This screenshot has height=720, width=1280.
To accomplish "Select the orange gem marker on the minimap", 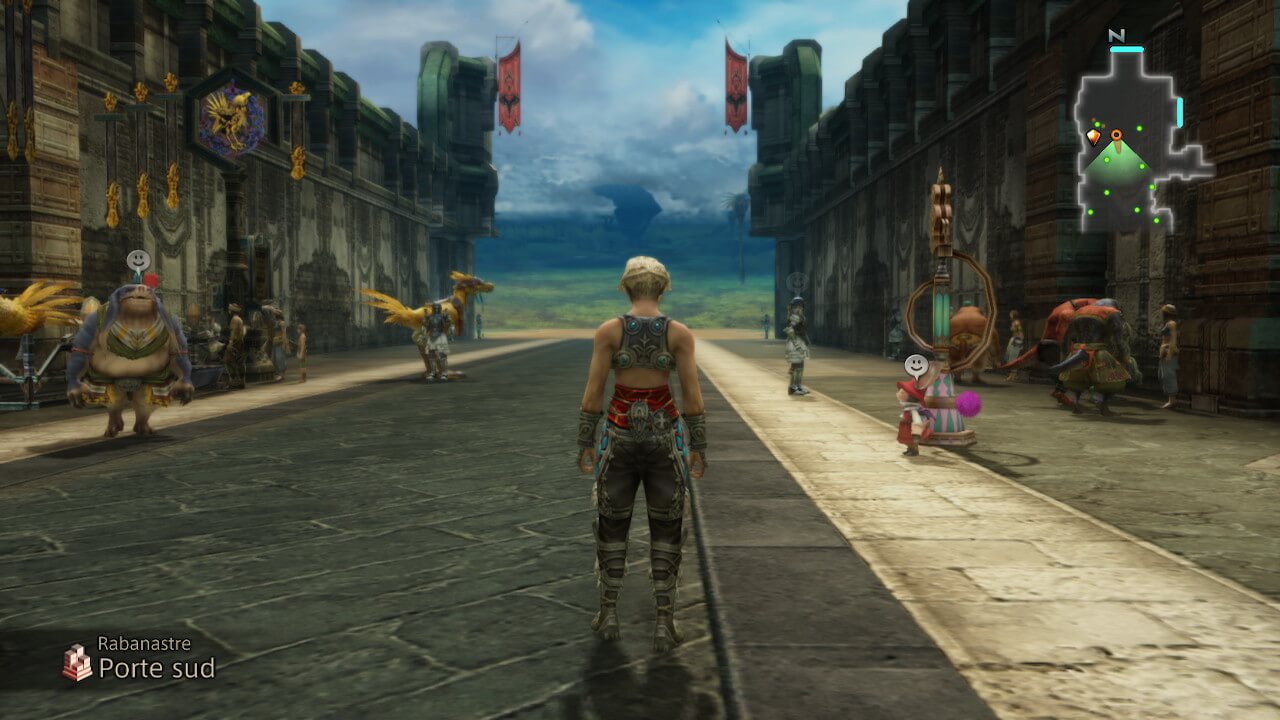I will [x=1093, y=136].
